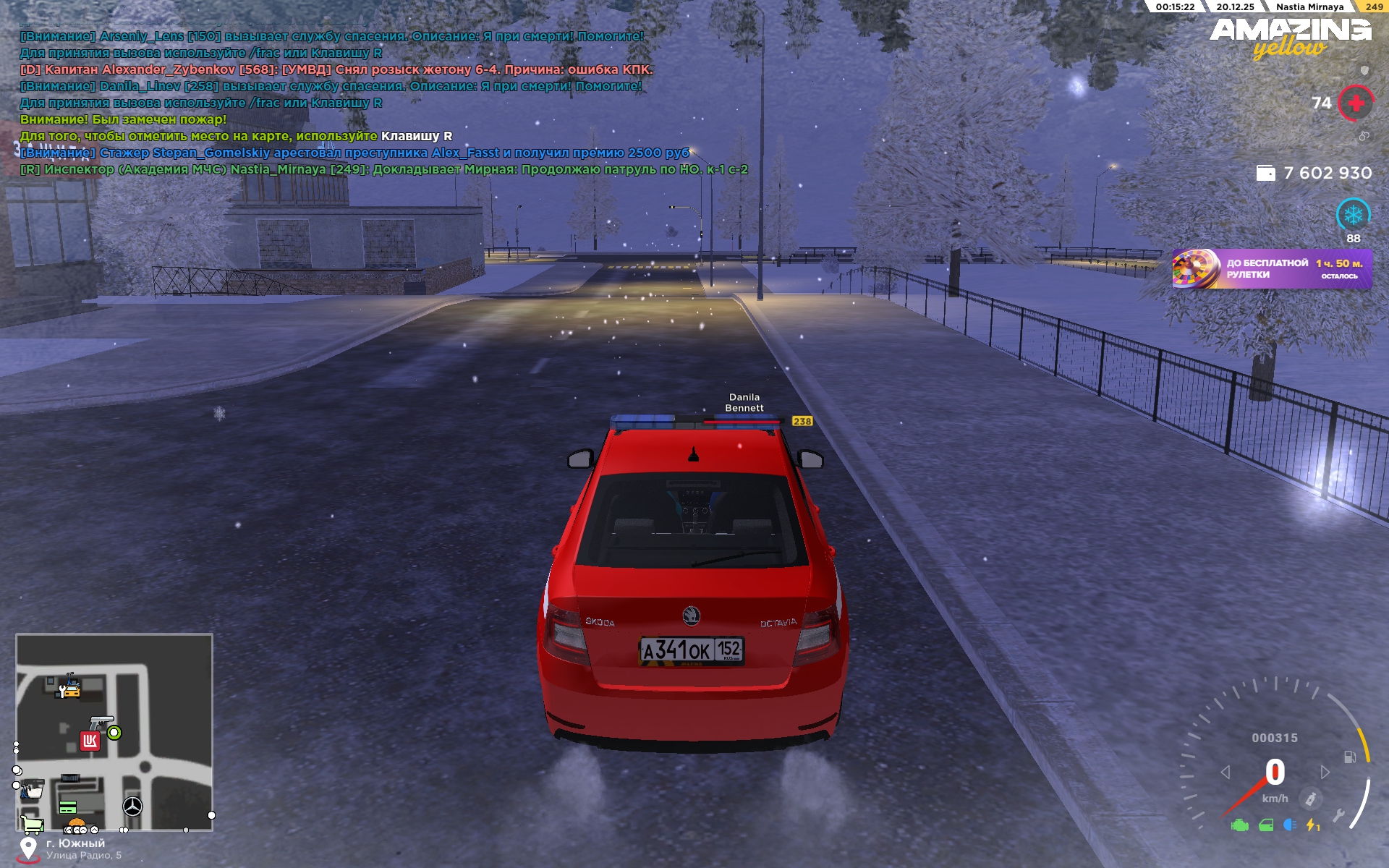Click the round spark plug icon on speedometer
1389x868 pixels.
(1311, 799)
